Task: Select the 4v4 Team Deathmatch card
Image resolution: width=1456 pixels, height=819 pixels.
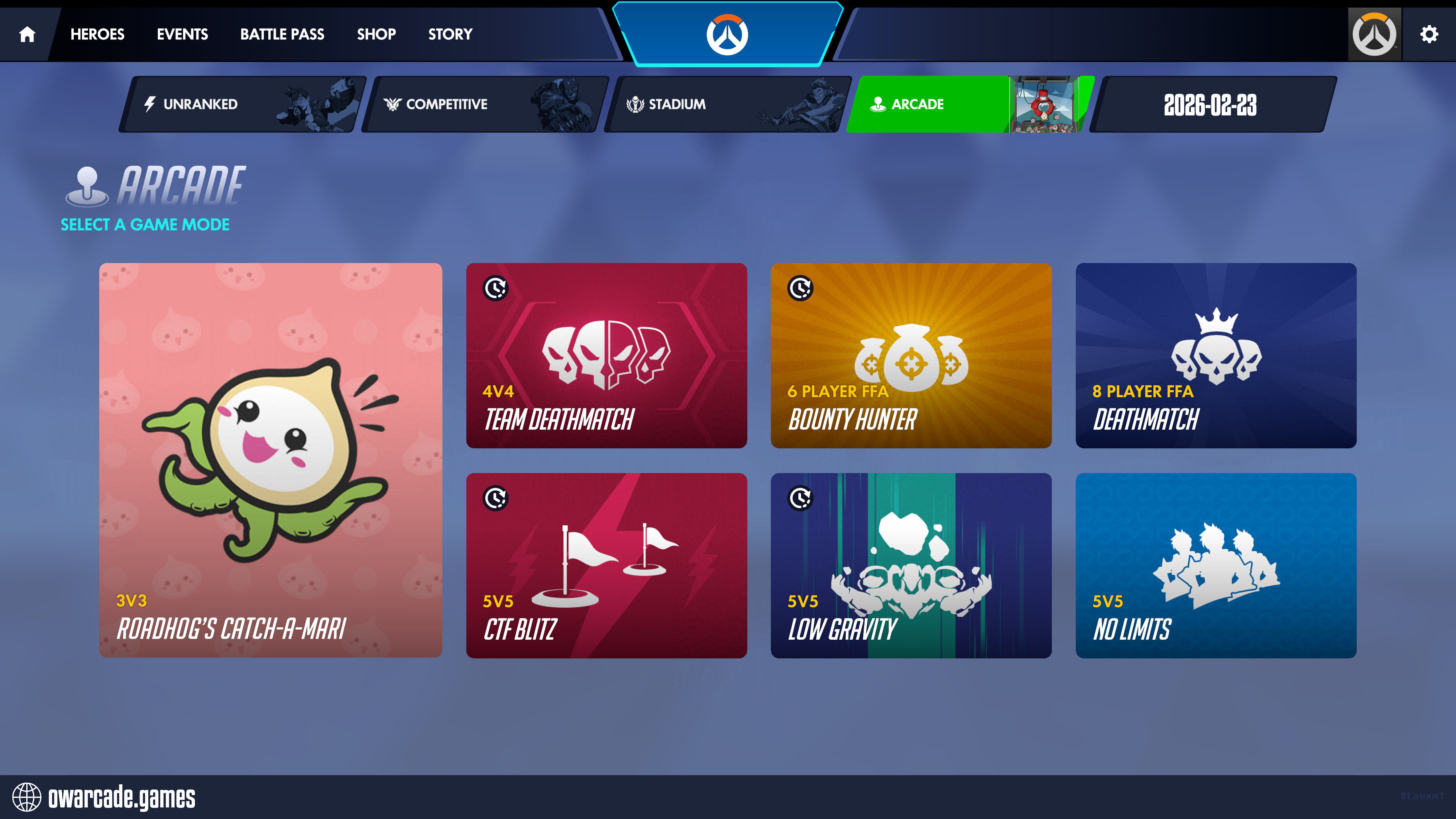Action: (x=606, y=355)
